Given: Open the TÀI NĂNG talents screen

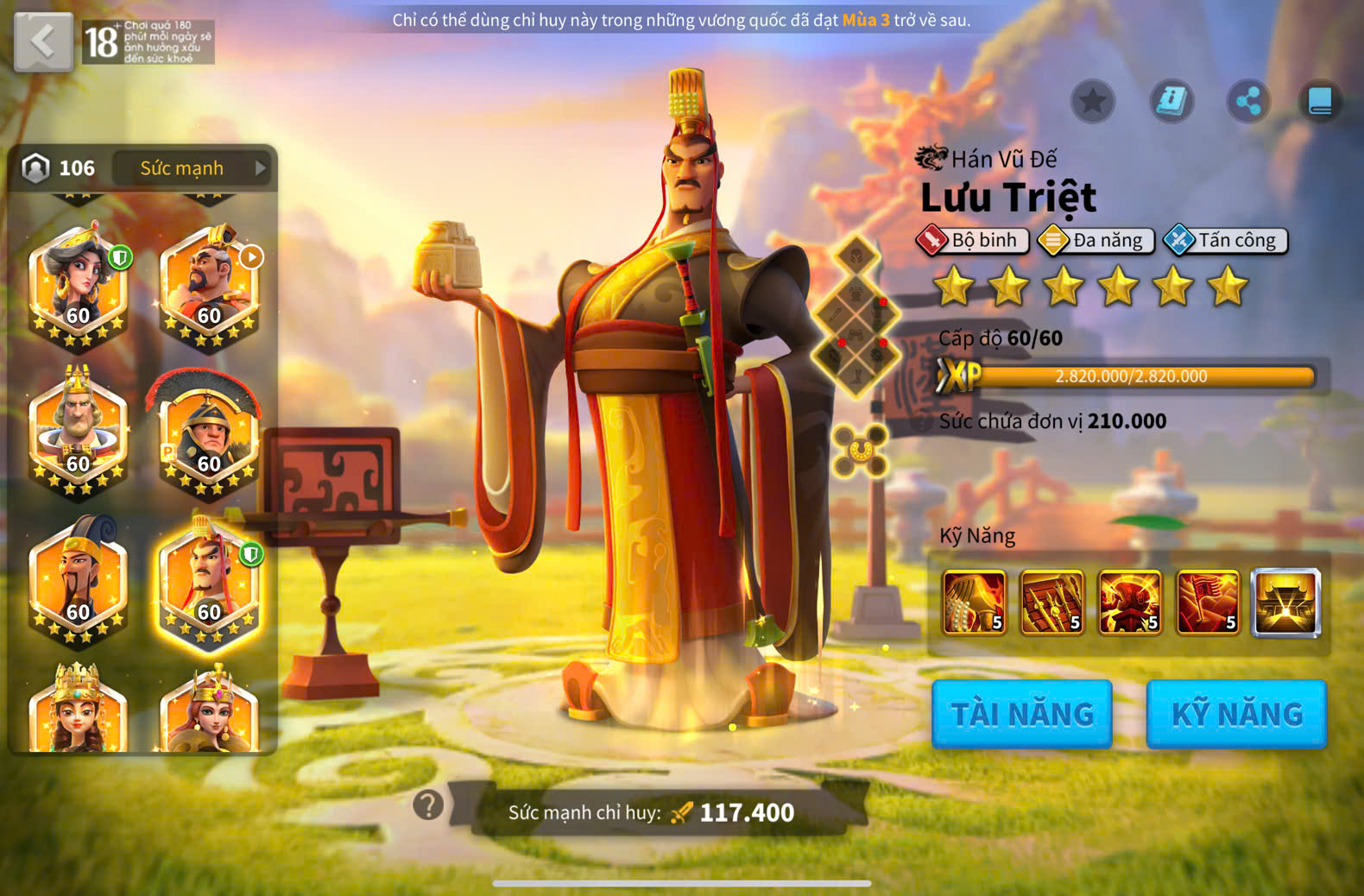Looking at the screenshot, I should 1022,714.
